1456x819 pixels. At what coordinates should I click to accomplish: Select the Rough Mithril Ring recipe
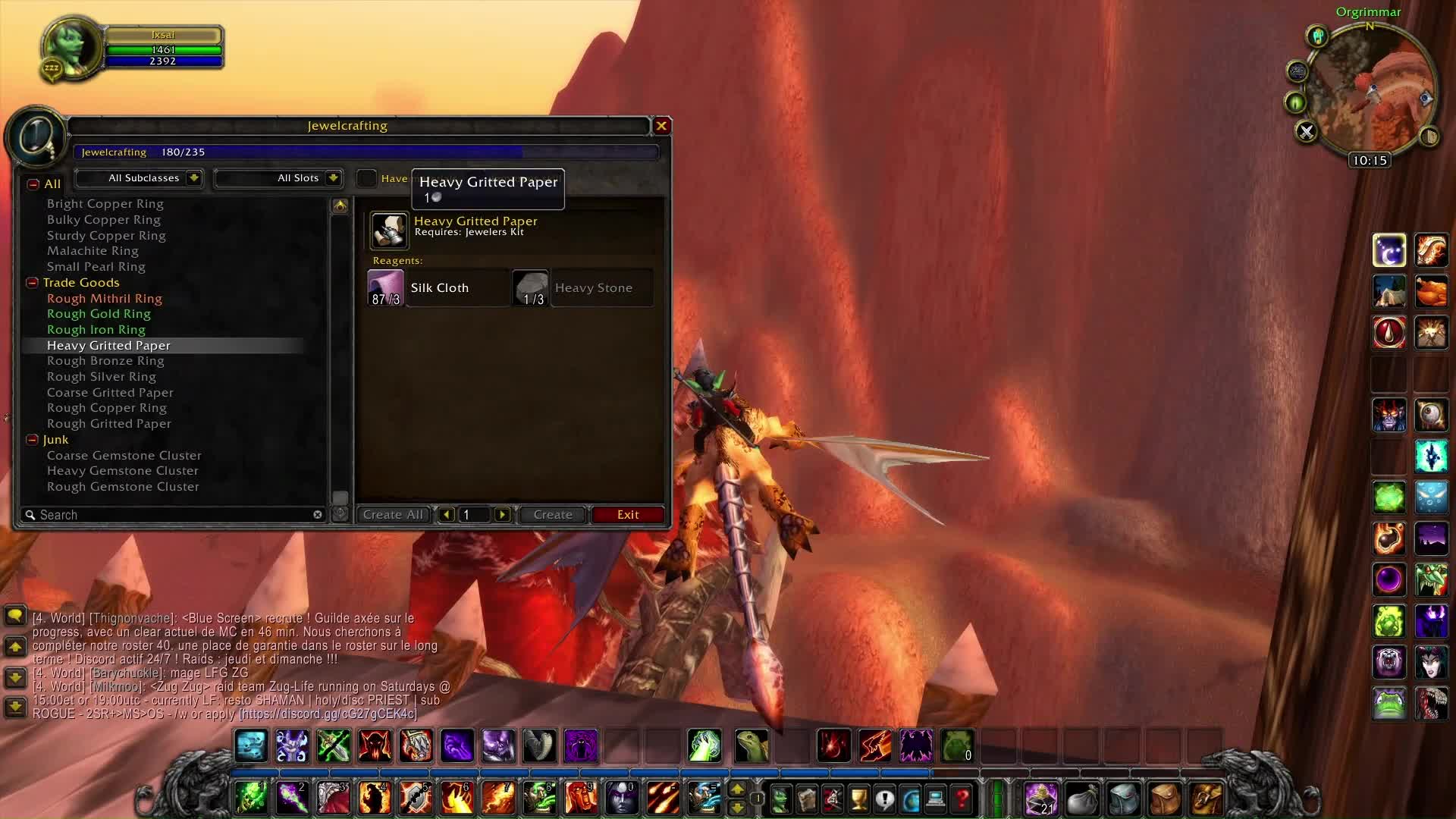pos(105,299)
